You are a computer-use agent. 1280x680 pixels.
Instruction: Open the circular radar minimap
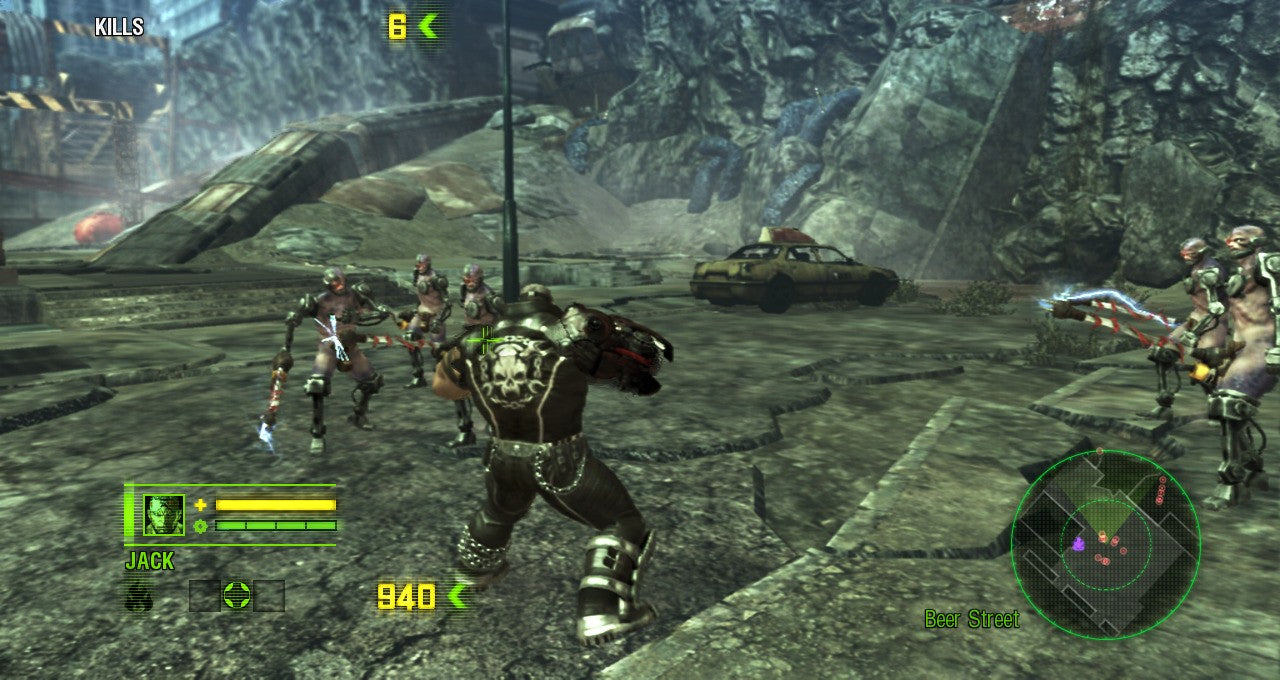pyautogui.click(x=1105, y=544)
